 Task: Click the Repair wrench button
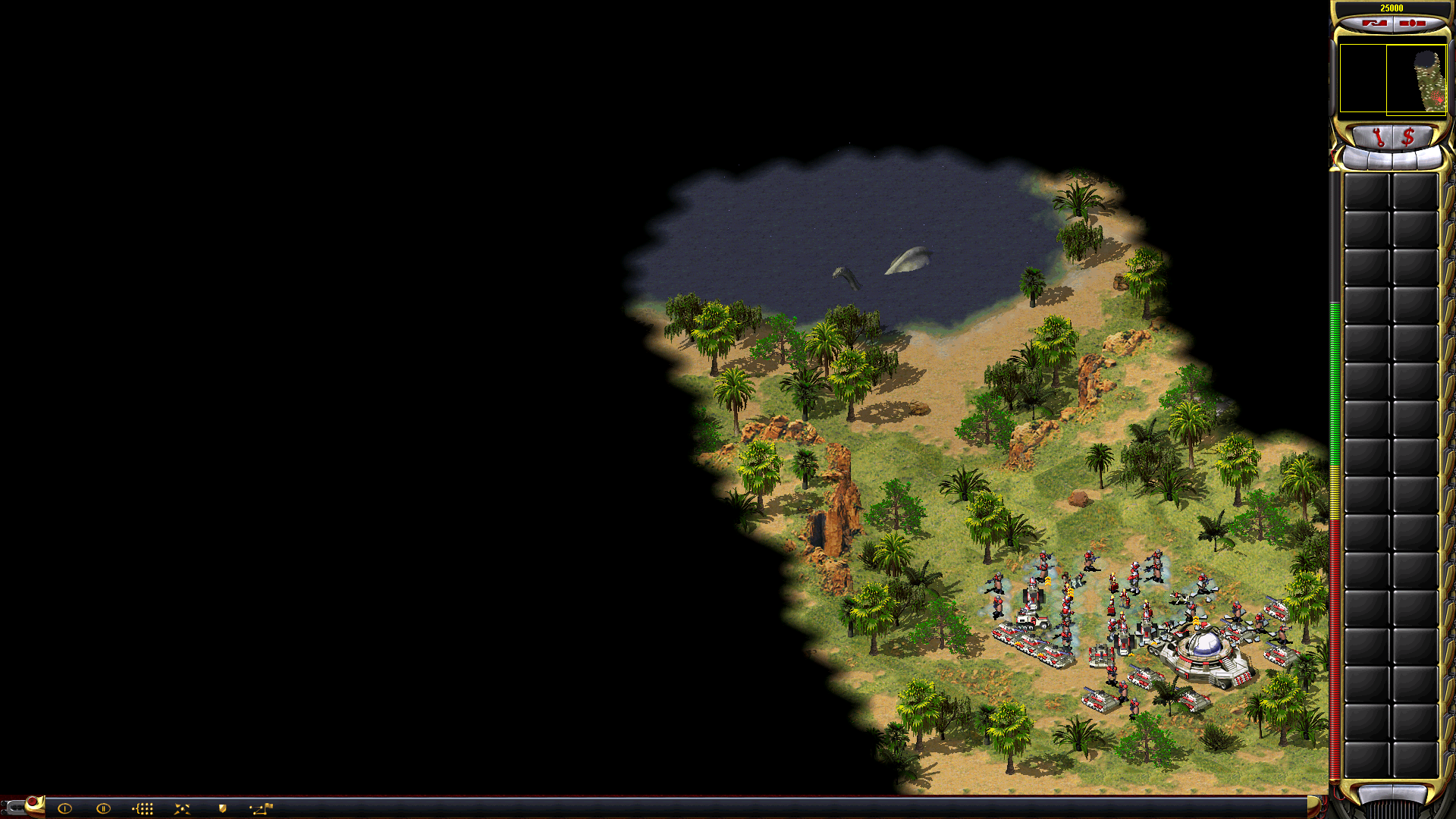pos(1379,136)
